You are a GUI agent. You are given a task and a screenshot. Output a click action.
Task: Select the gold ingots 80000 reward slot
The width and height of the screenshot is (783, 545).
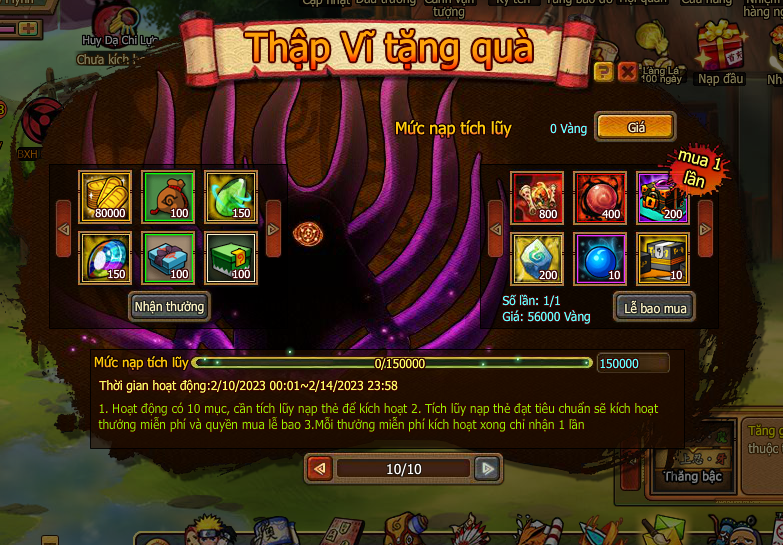click(x=104, y=196)
